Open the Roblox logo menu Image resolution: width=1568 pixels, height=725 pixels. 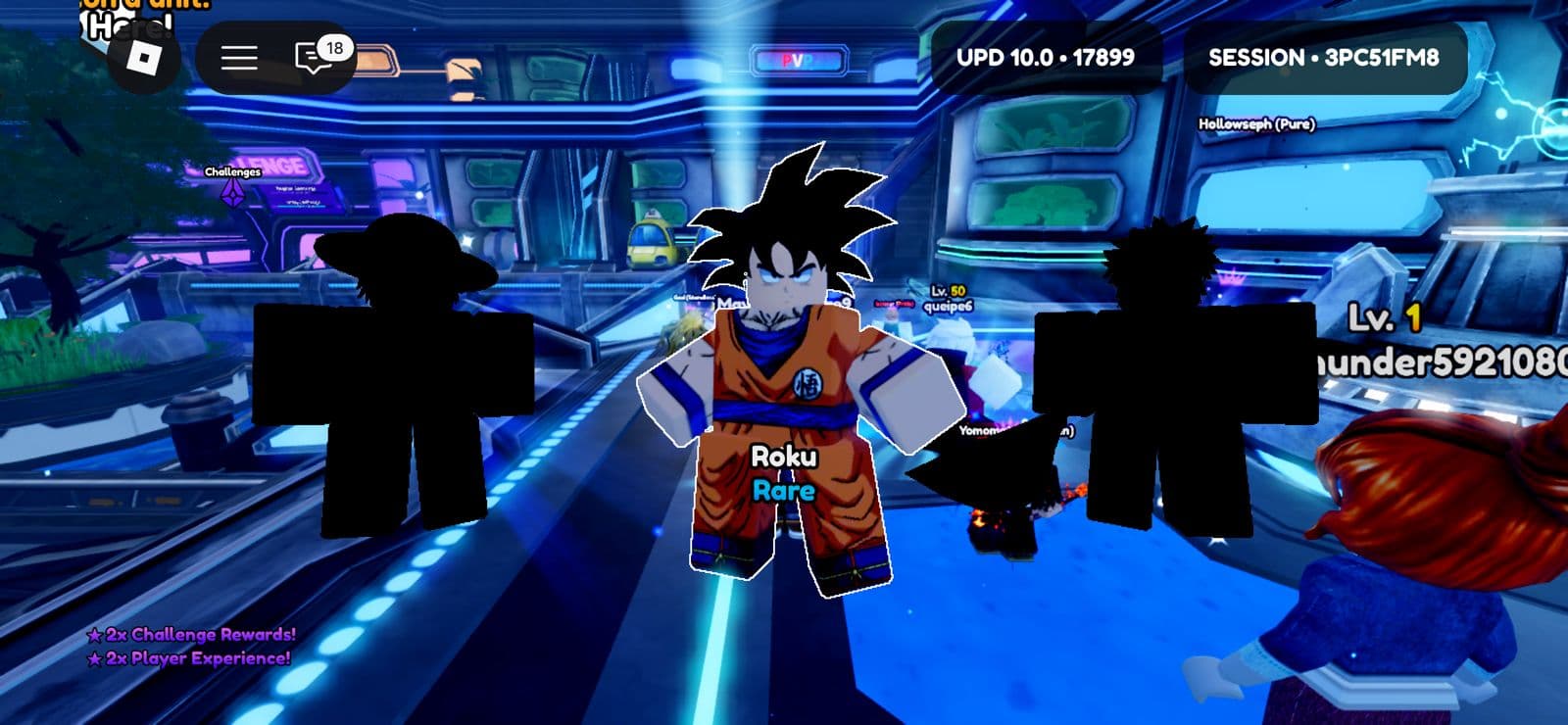(x=145, y=60)
